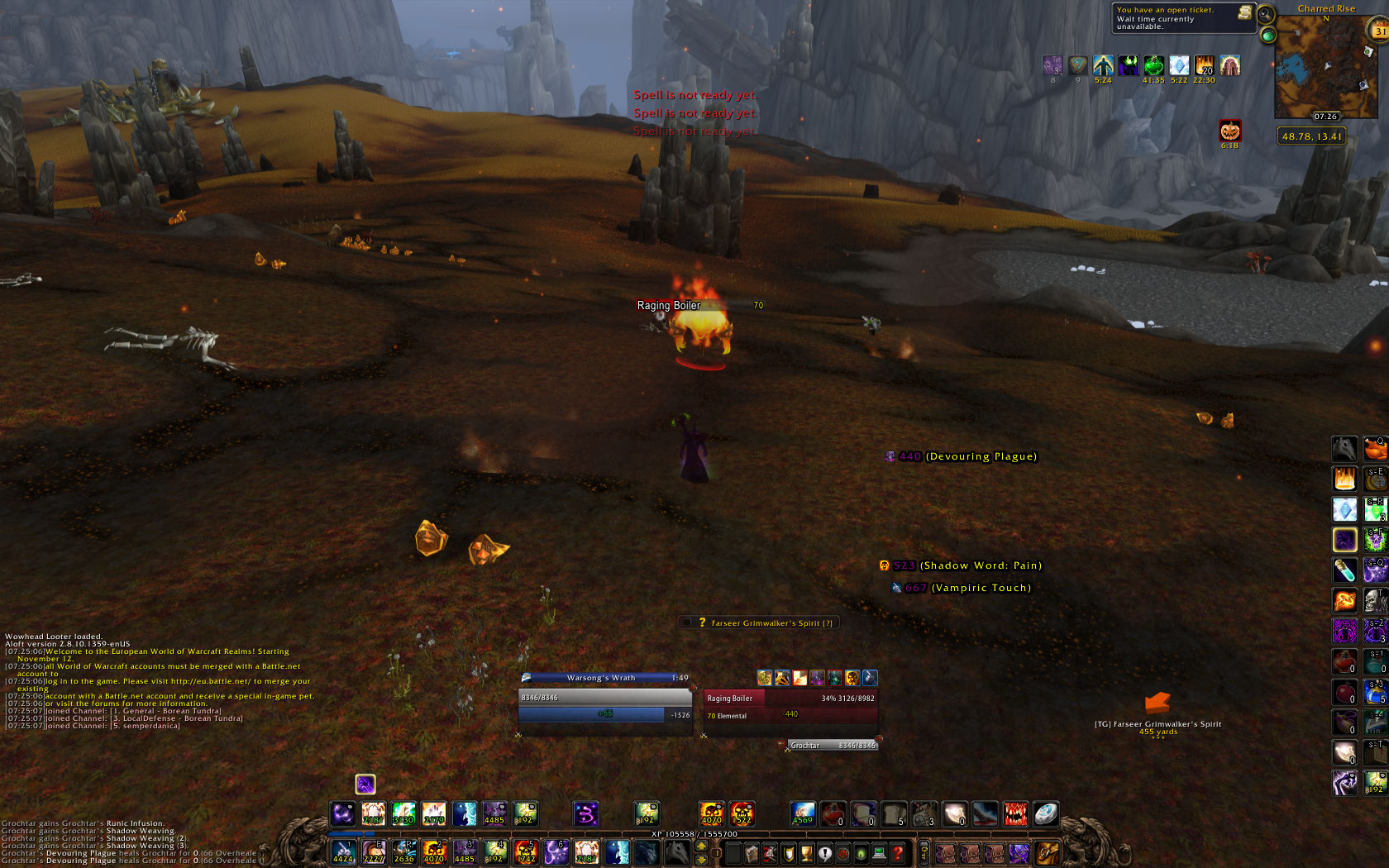
Task: Use the roasted chicken food slot
Action: click(1375, 449)
